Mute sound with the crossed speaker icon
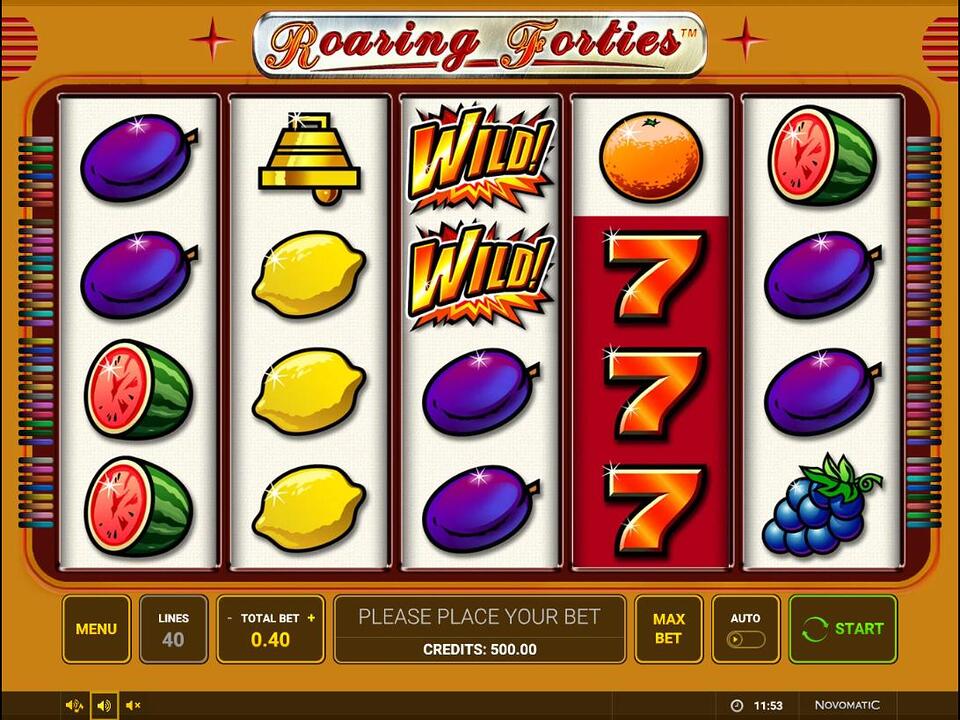This screenshot has width=960, height=720. click(x=134, y=706)
